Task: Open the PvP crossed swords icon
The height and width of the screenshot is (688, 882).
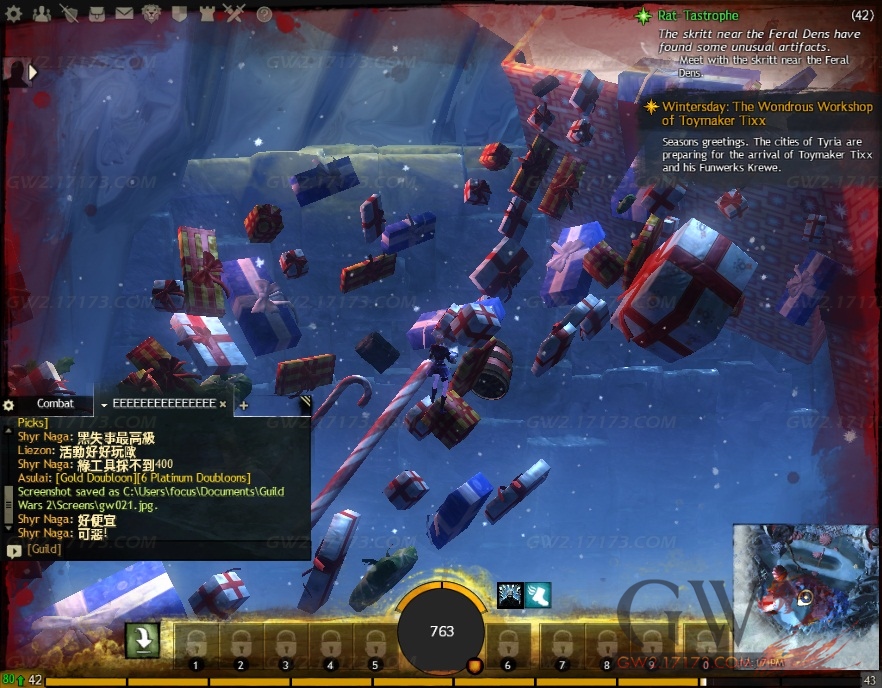Action: coord(234,14)
